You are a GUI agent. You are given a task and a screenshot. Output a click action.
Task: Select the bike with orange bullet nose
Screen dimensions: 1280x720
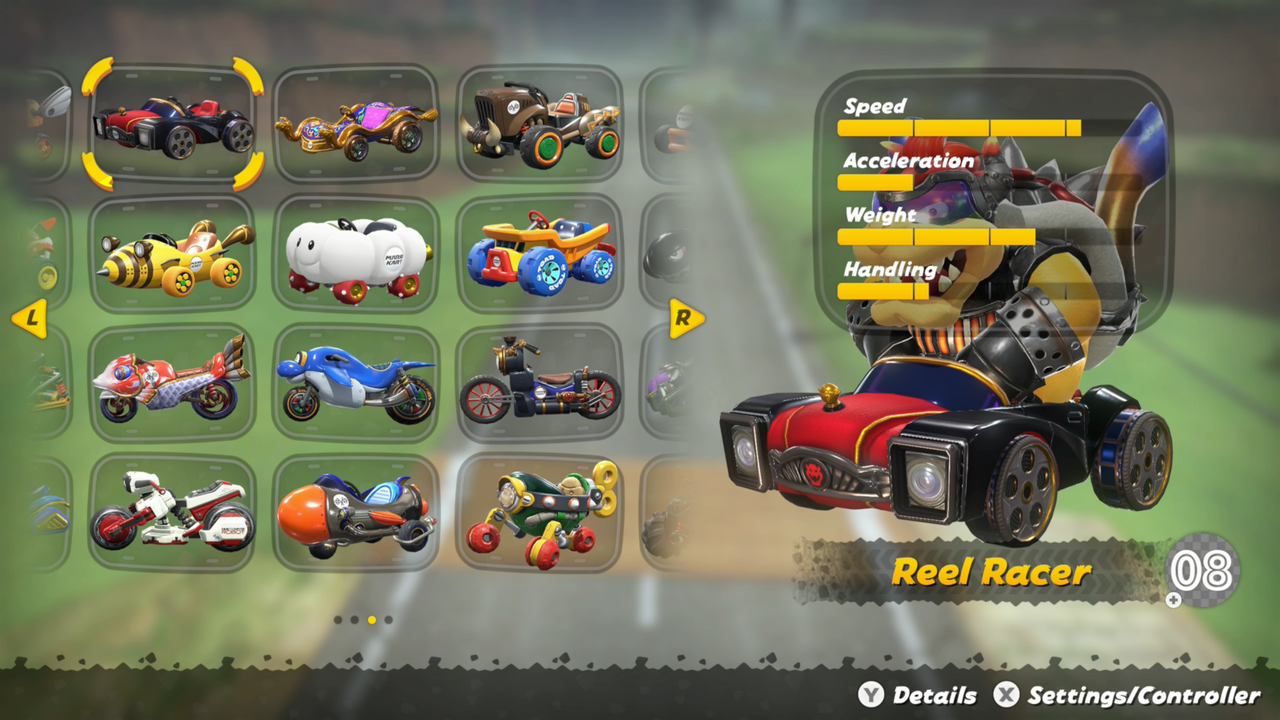356,510
